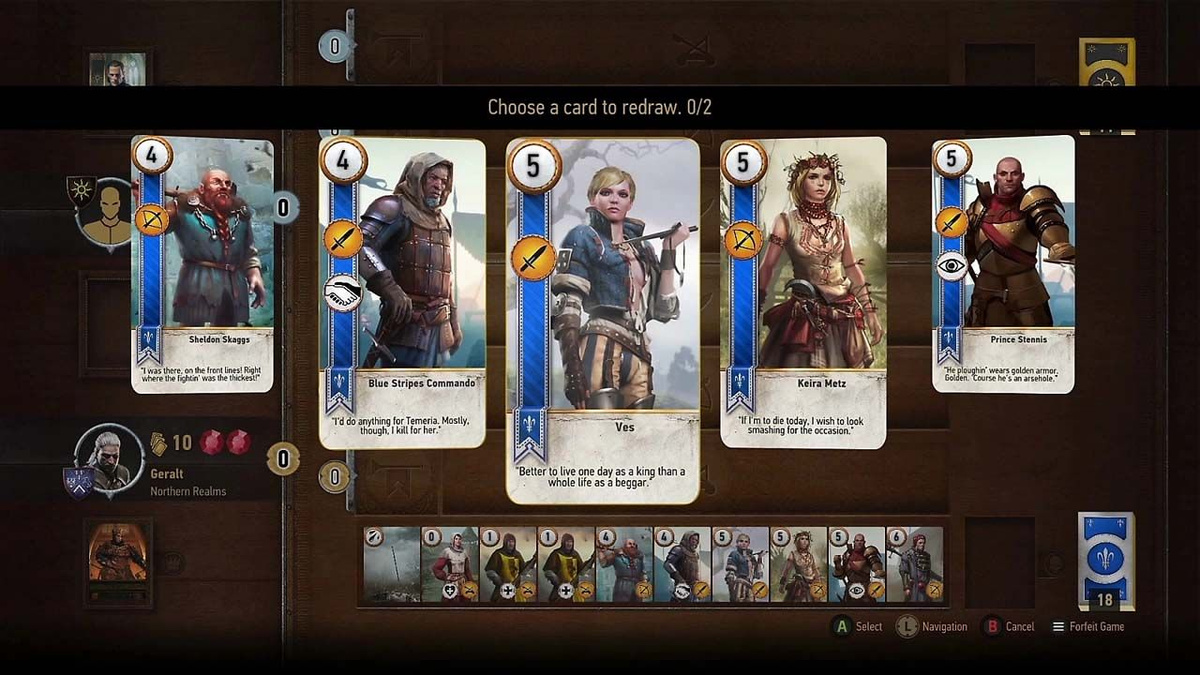Inspect the opponent's leader card portrait

point(117,70)
